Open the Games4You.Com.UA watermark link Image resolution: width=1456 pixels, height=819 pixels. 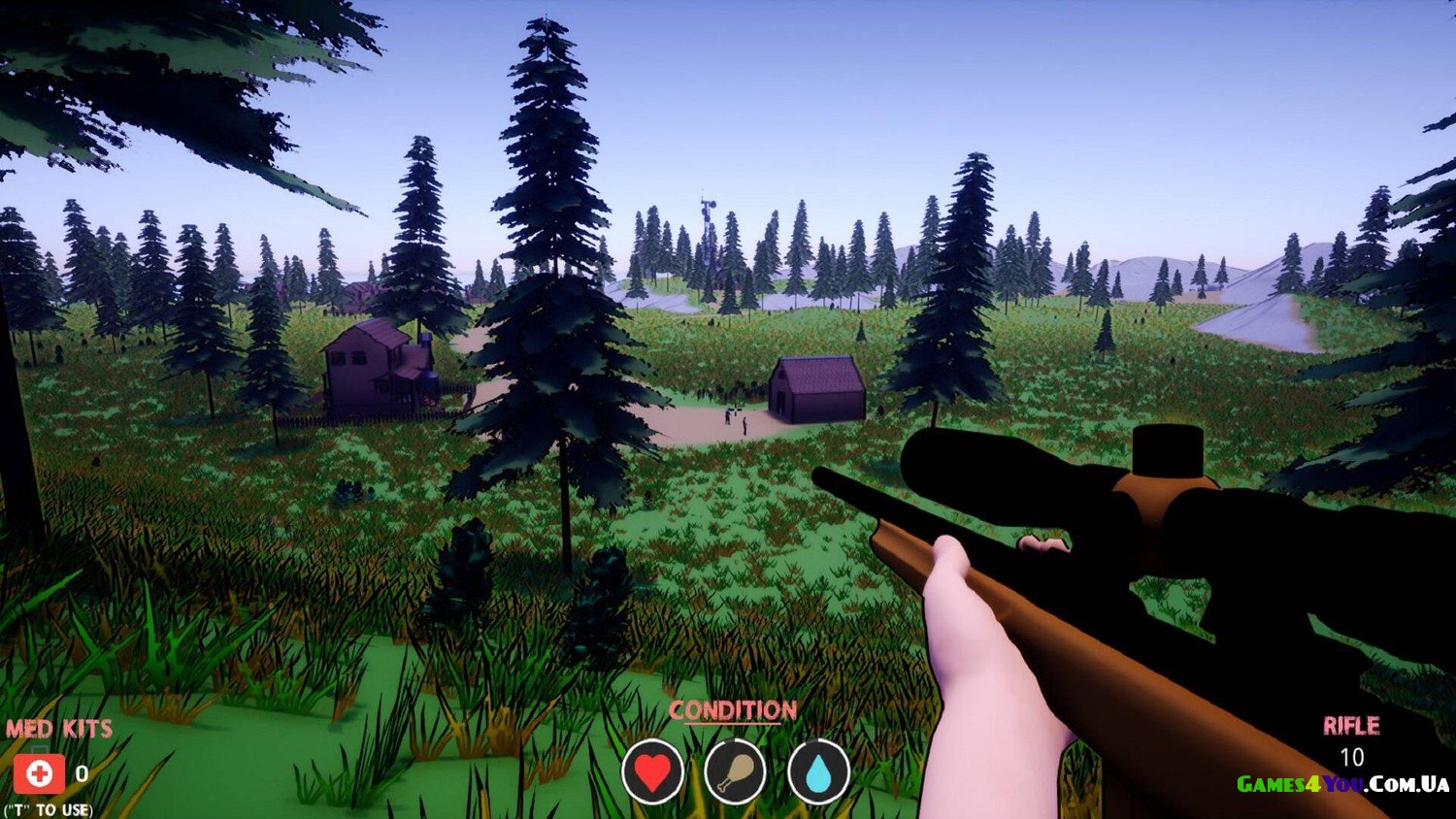point(1342,784)
